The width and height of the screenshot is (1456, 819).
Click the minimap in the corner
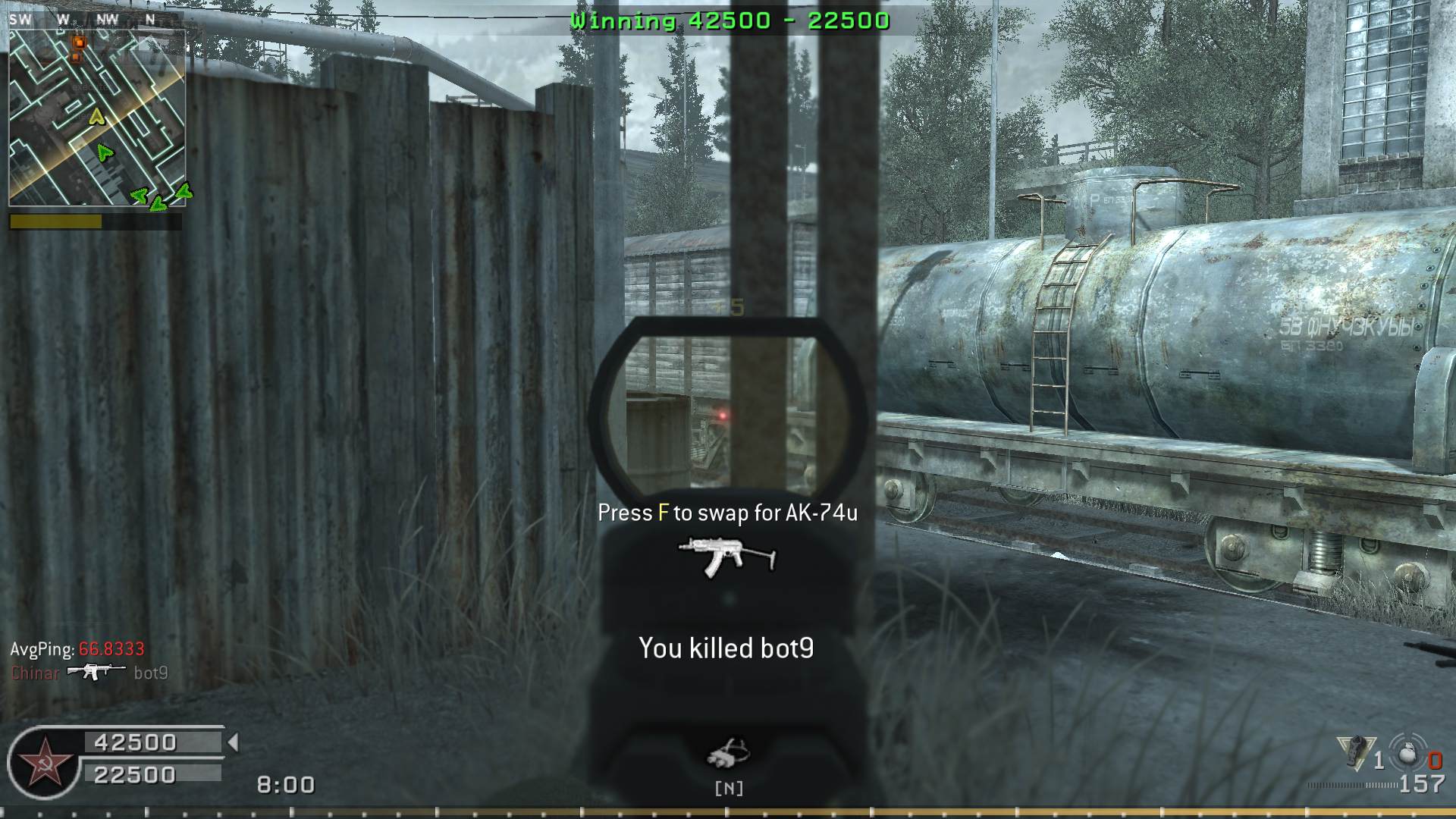pos(97,118)
